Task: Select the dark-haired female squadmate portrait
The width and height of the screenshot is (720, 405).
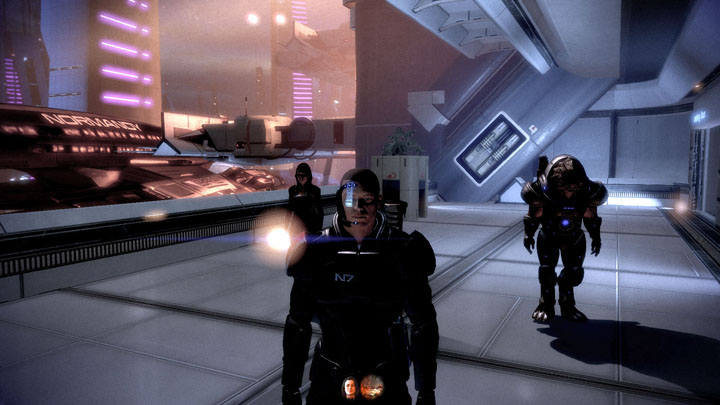Action: coord(350,386)
